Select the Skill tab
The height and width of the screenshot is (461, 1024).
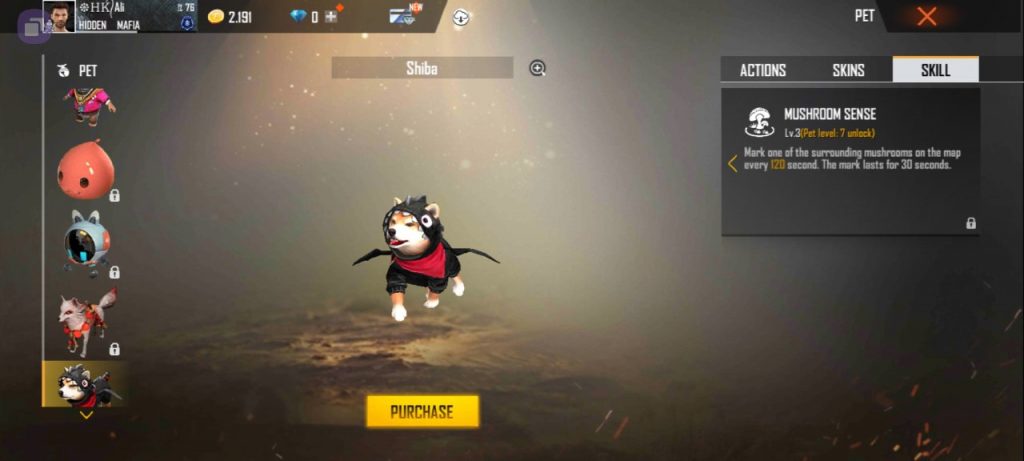tap(935, 70)
